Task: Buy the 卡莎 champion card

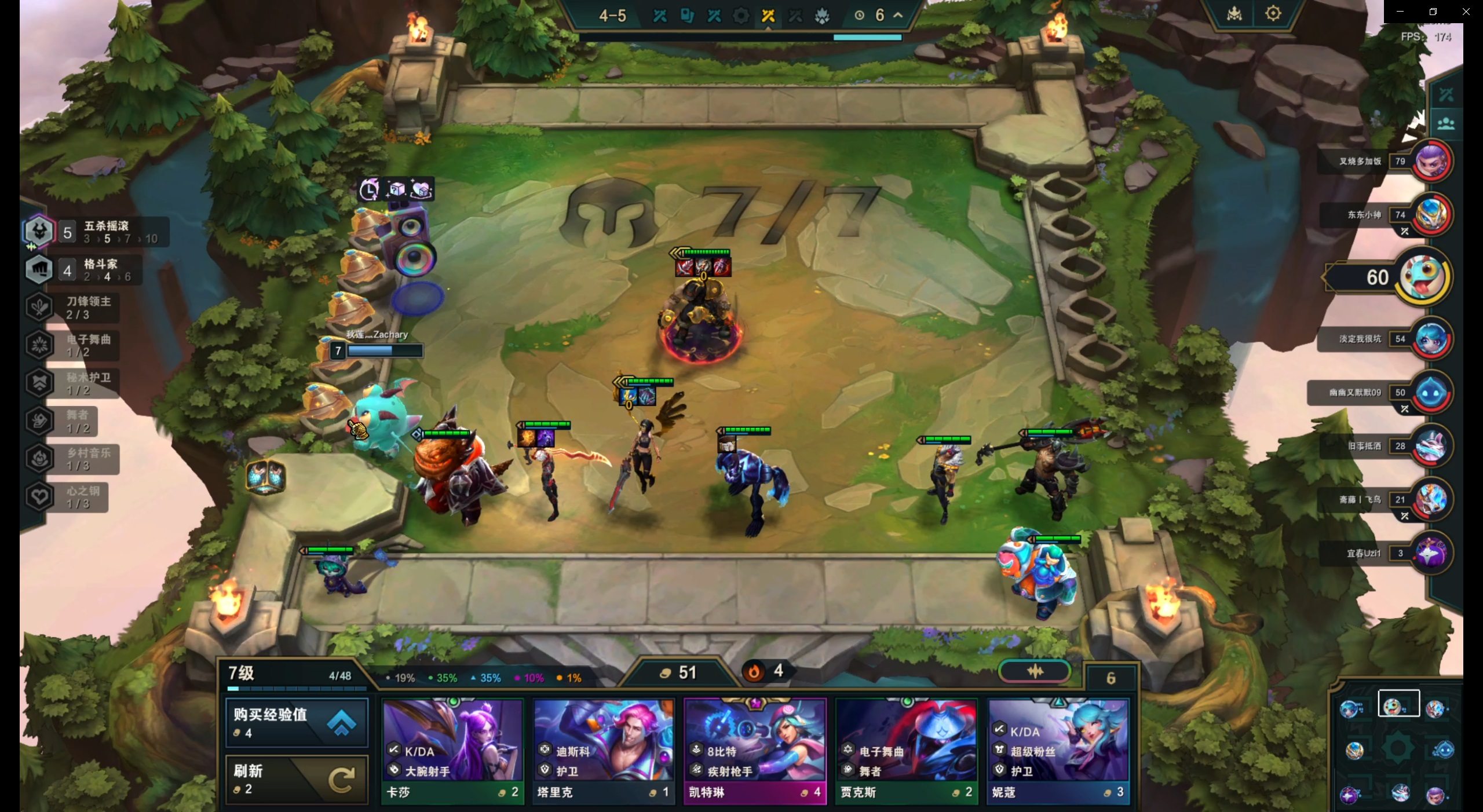Action: [452, 751]
